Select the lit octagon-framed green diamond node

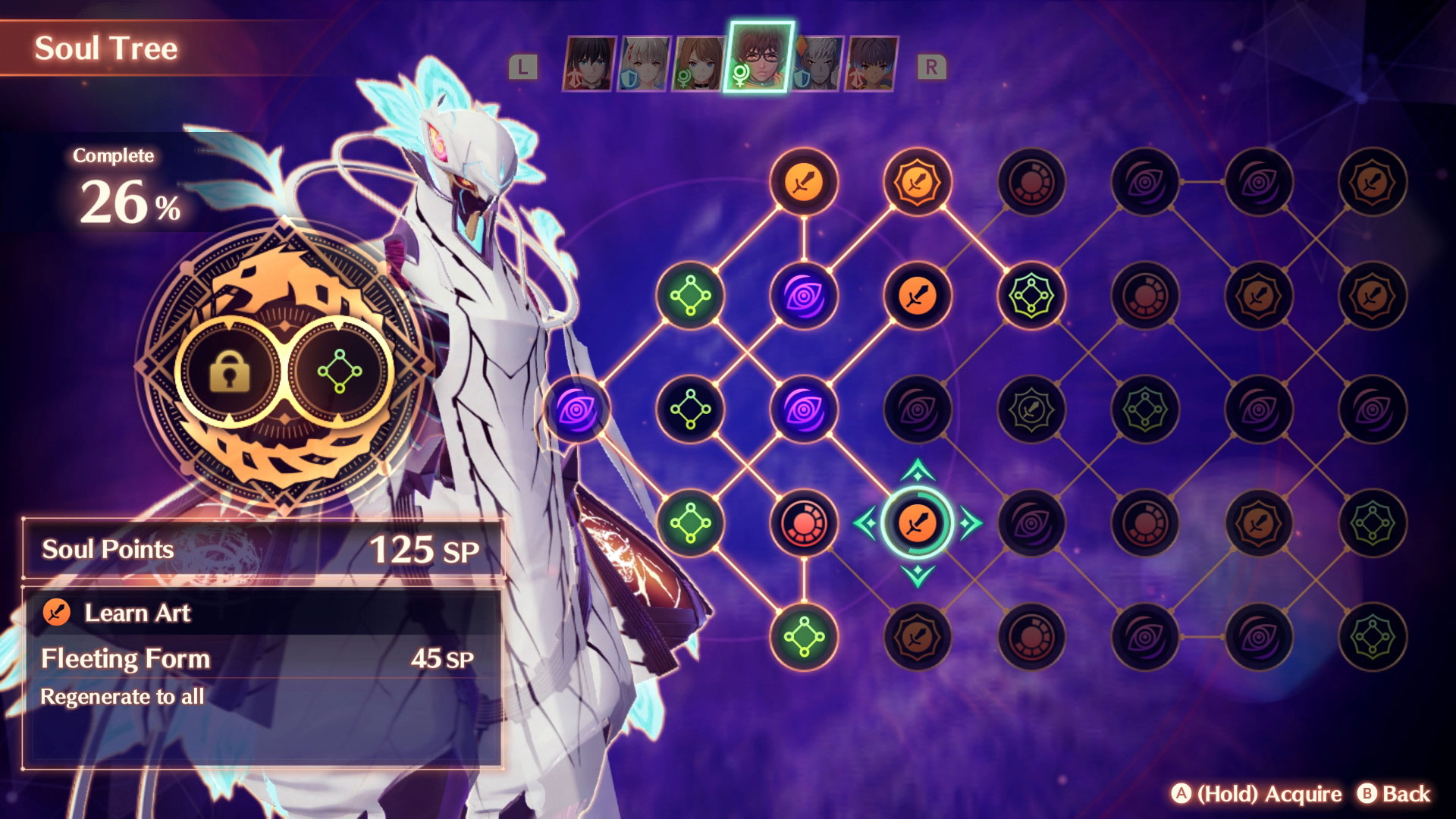pos(1031,295)
